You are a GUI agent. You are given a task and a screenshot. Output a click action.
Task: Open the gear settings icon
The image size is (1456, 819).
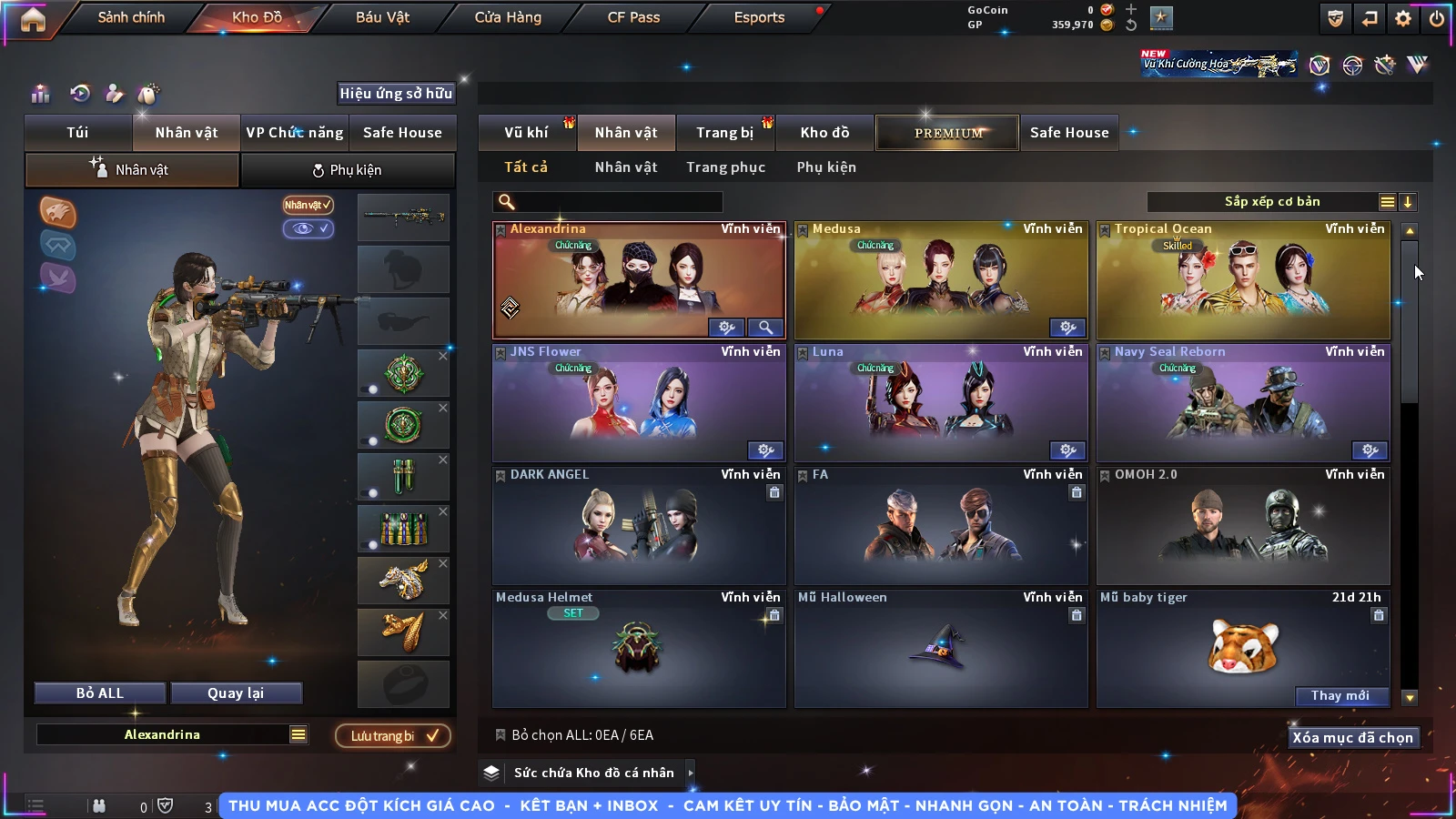click(x=1403, y=18)
